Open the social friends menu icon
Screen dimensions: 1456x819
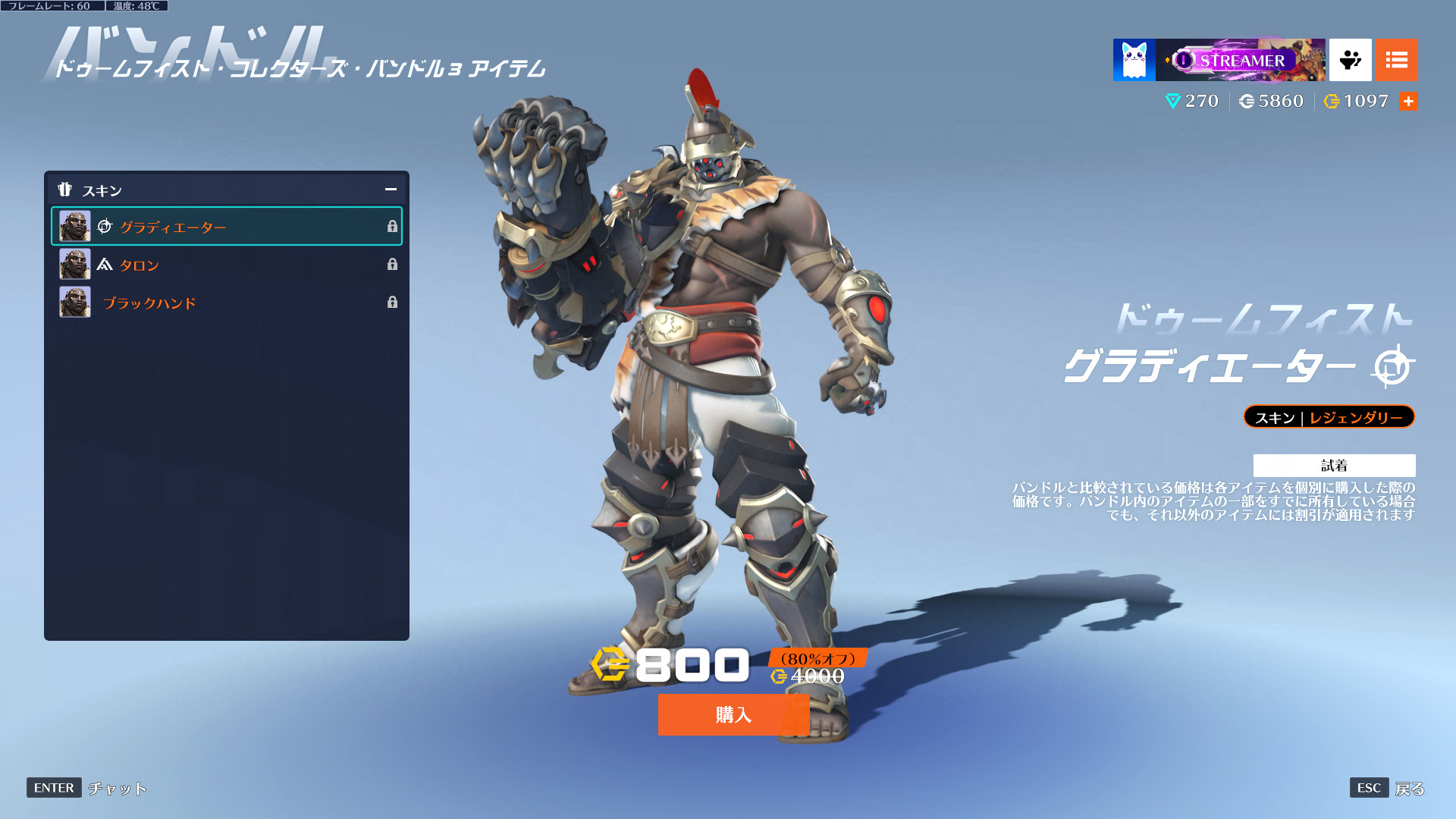click(1350, 60)
